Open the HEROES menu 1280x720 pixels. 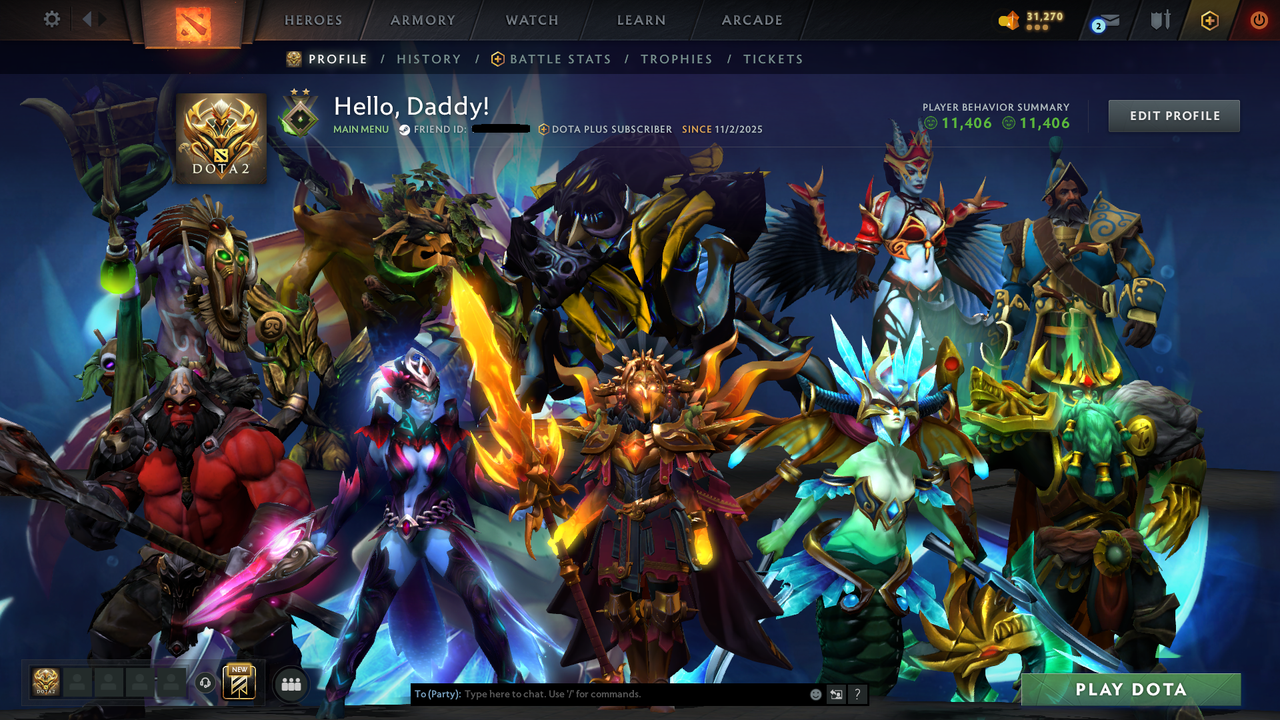[313, 19]
